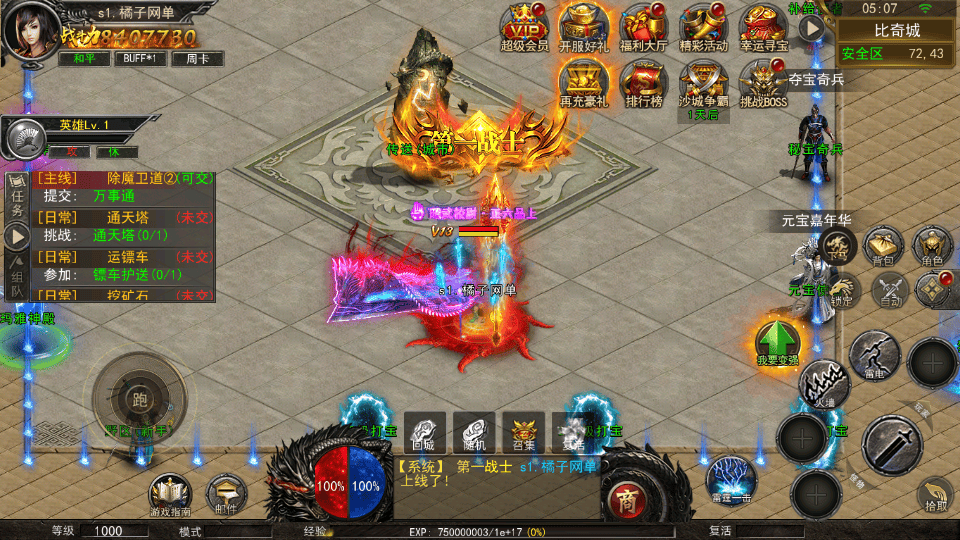
Task: Open the 邮件 mailbox
Action: (227, 495)
